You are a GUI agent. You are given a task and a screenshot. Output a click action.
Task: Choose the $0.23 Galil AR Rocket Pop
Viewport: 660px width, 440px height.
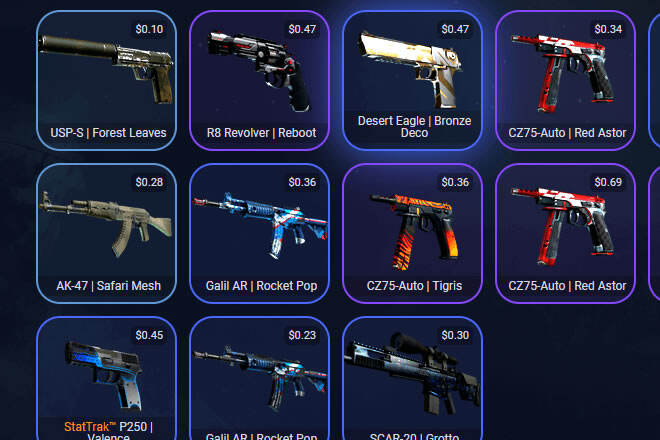[259, 380]
